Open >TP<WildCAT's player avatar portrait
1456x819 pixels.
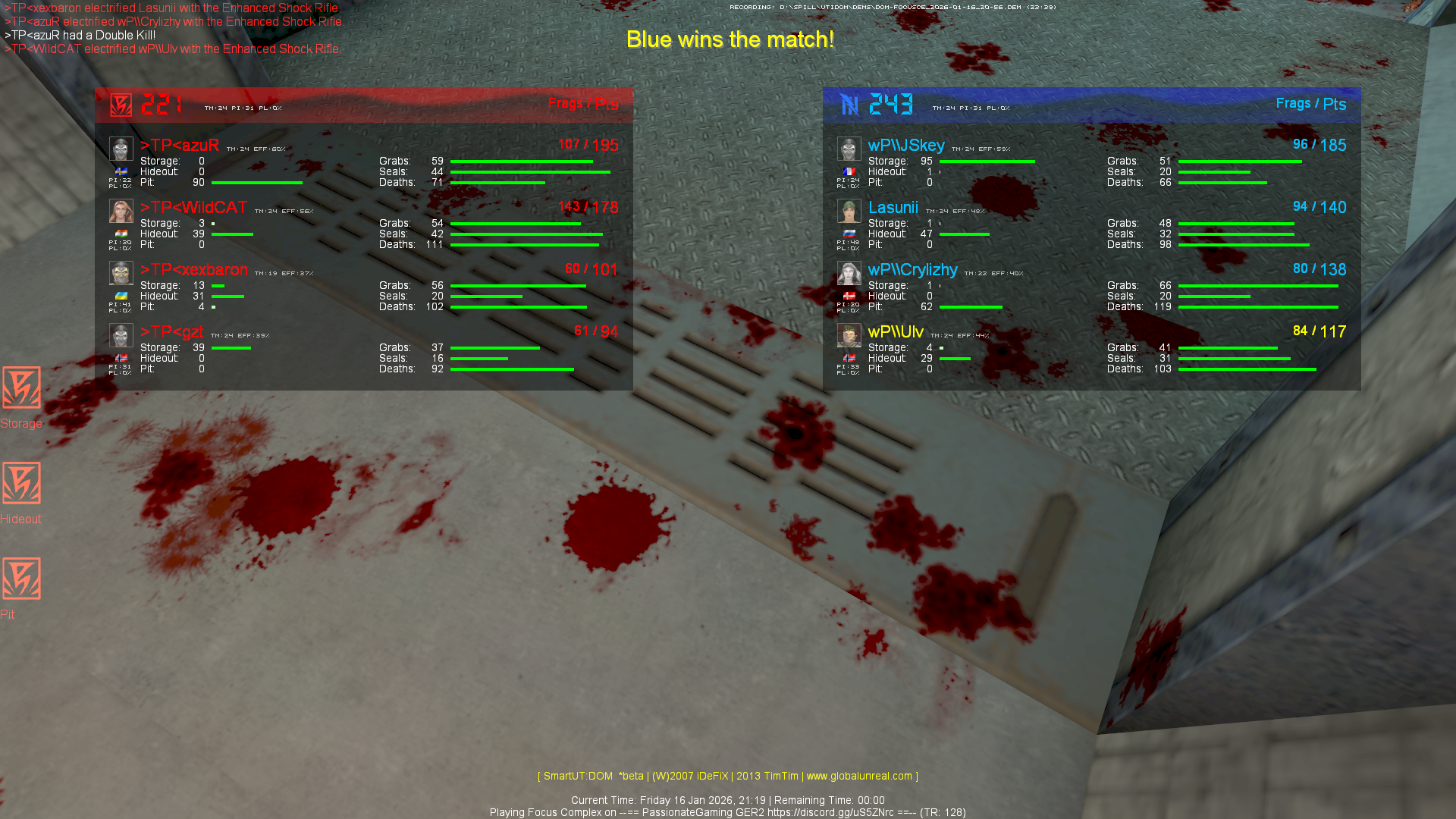(121, 211)
